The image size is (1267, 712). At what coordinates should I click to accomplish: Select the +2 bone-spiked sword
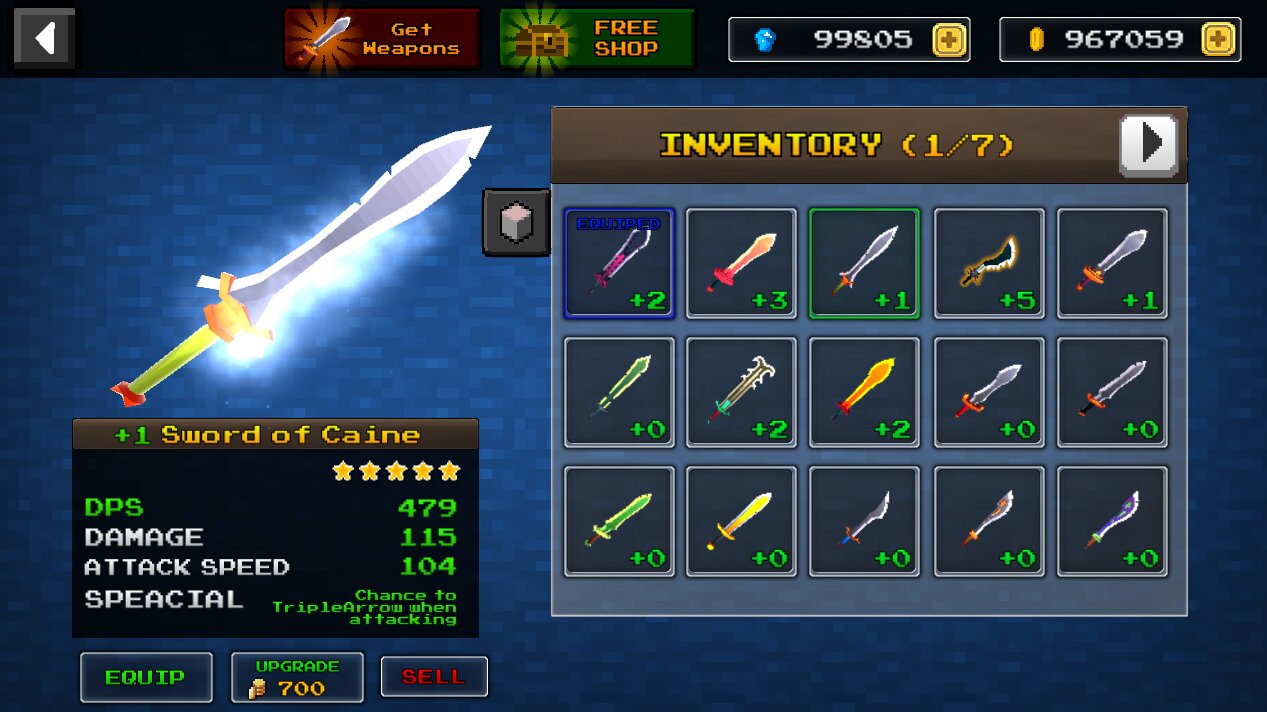[x=741, y=392]
